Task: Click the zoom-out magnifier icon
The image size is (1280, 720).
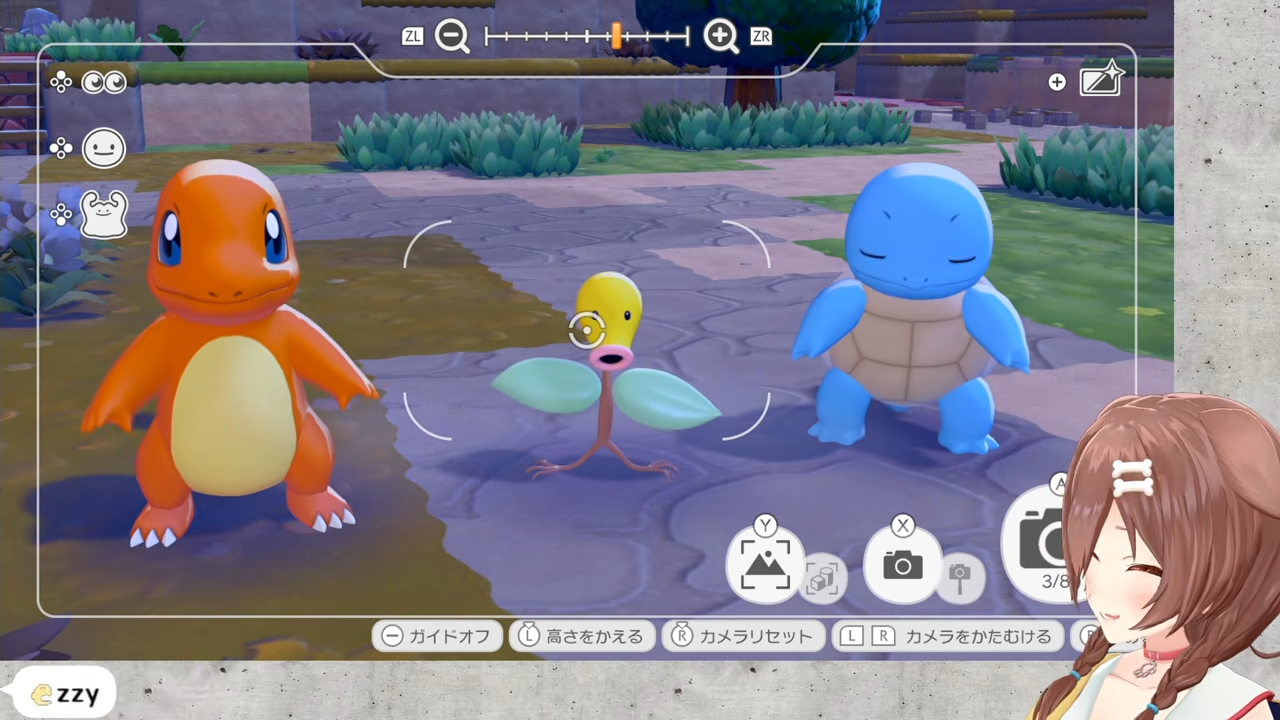Action: point(452,37)
